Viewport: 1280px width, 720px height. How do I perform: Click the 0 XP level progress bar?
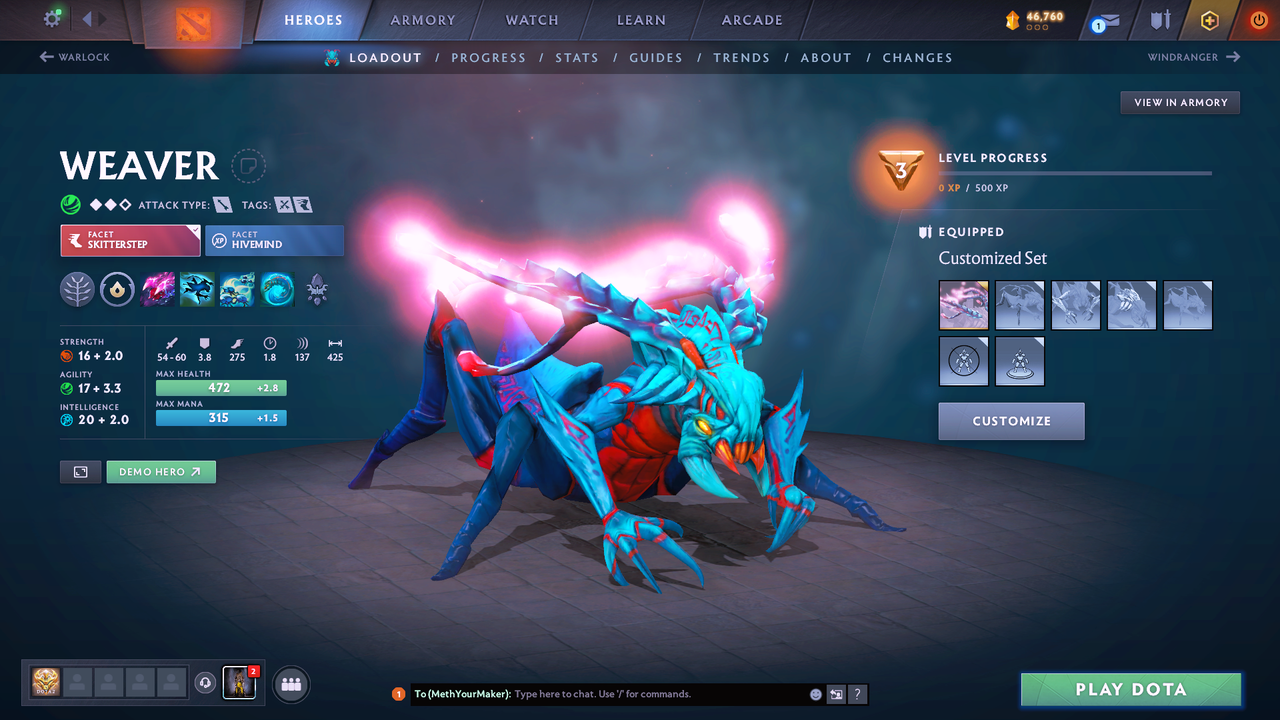pyautogui.click(x=1075, y=173)
